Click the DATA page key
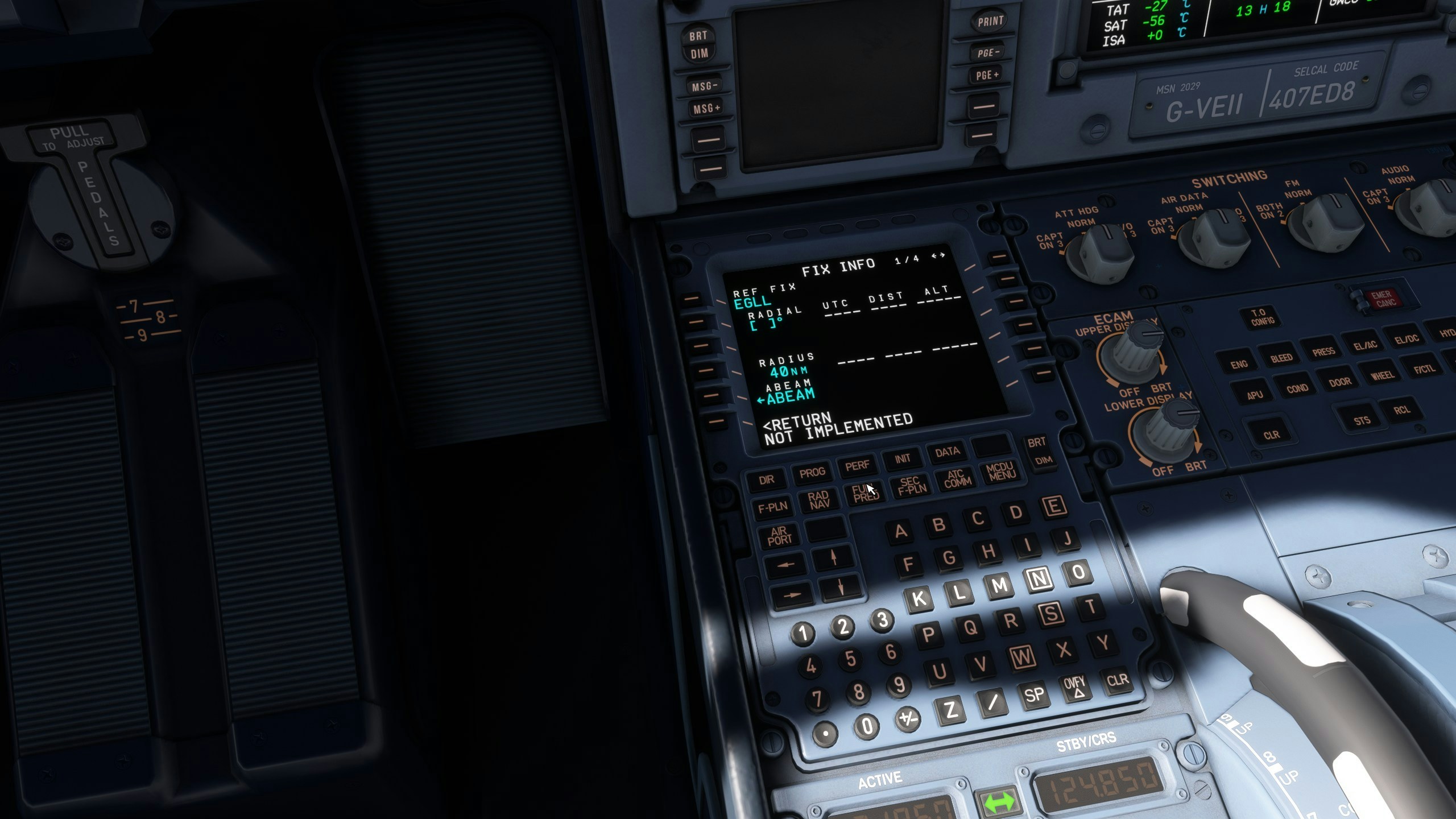 coord(947,452)
